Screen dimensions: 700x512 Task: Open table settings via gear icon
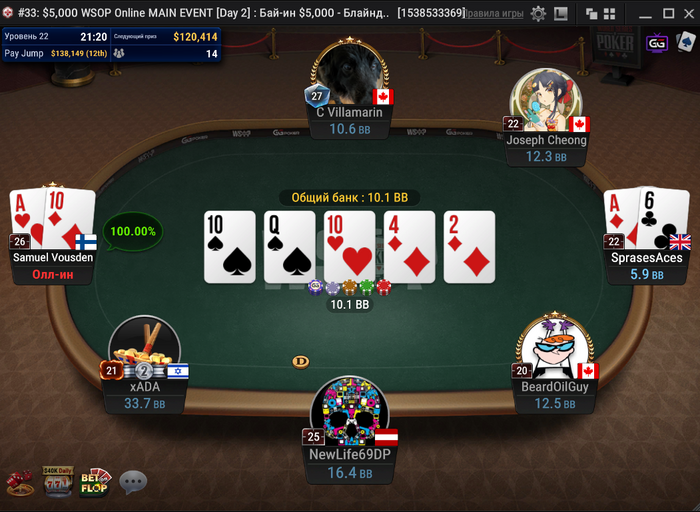[538, 14]
